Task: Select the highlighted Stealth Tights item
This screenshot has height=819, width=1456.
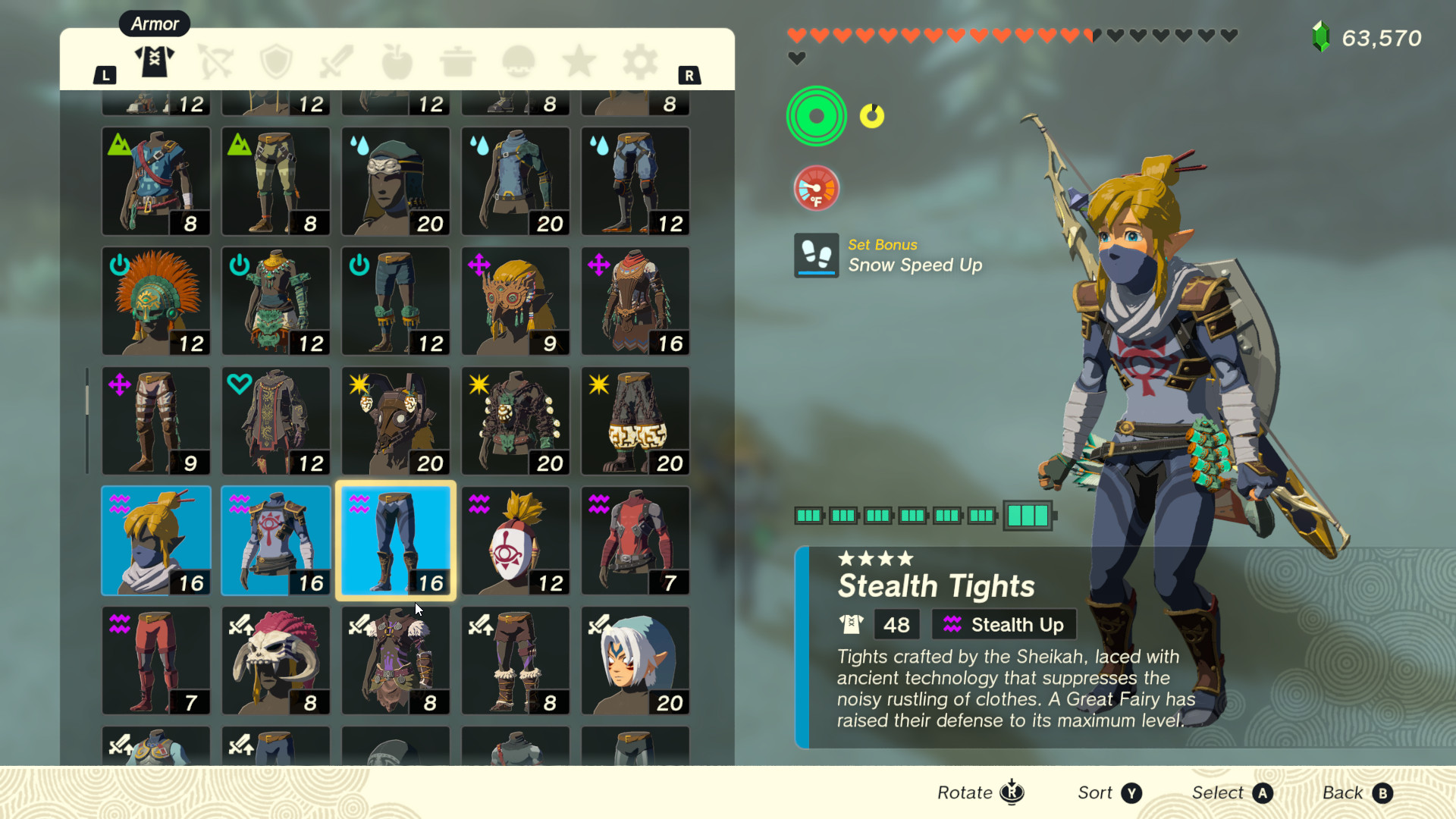Action: (395, 540)
